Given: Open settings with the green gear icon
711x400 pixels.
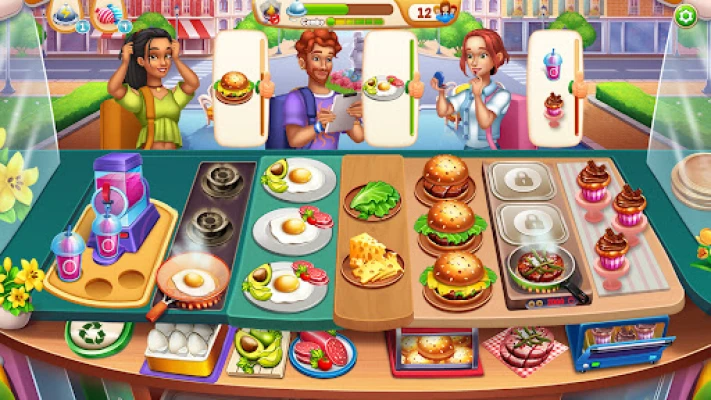Looking at the screenshot, I should (685, 15).
